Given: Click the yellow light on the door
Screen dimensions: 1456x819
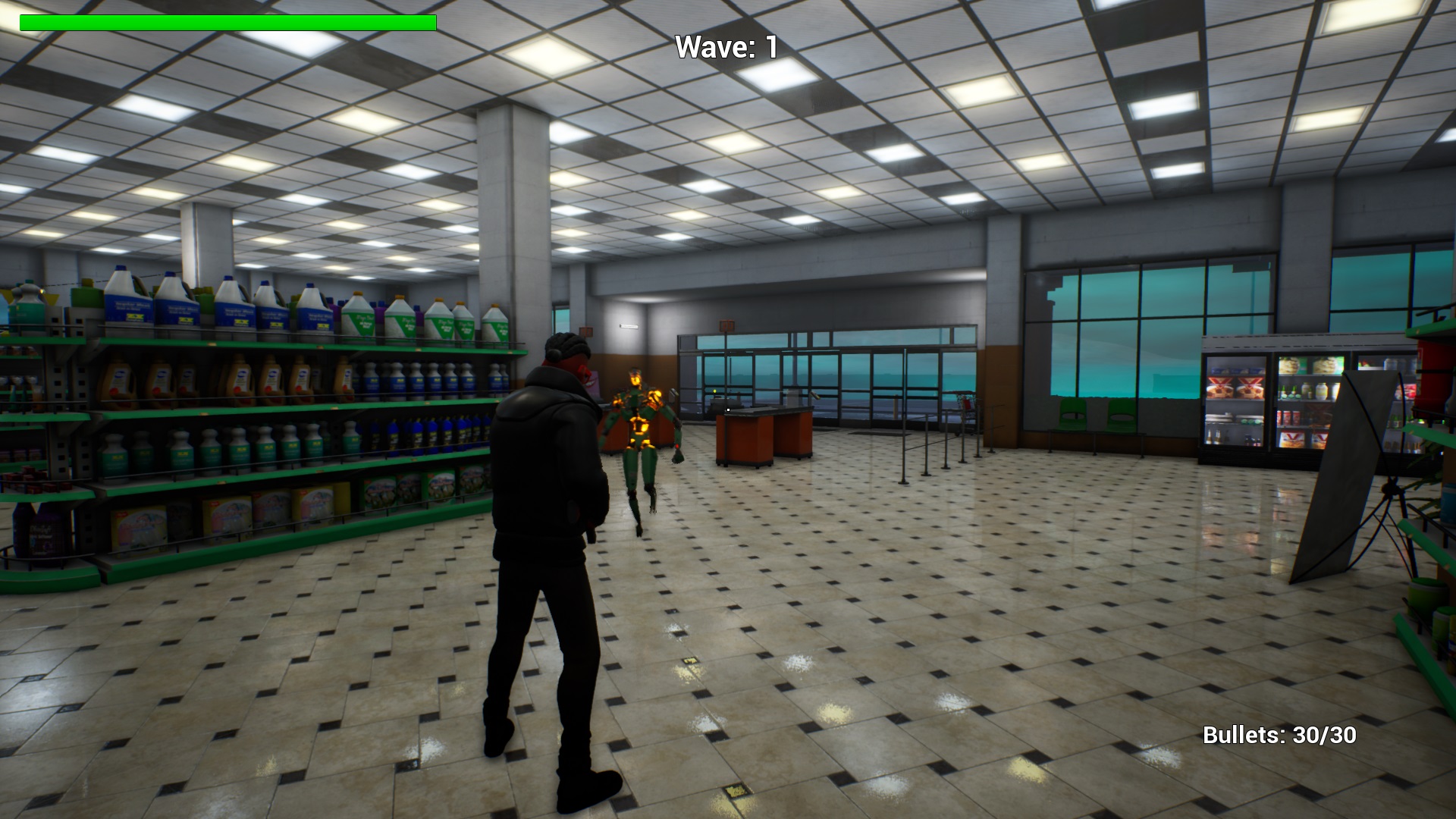Looking at the screenshot, I should click(x=715, y=391).
